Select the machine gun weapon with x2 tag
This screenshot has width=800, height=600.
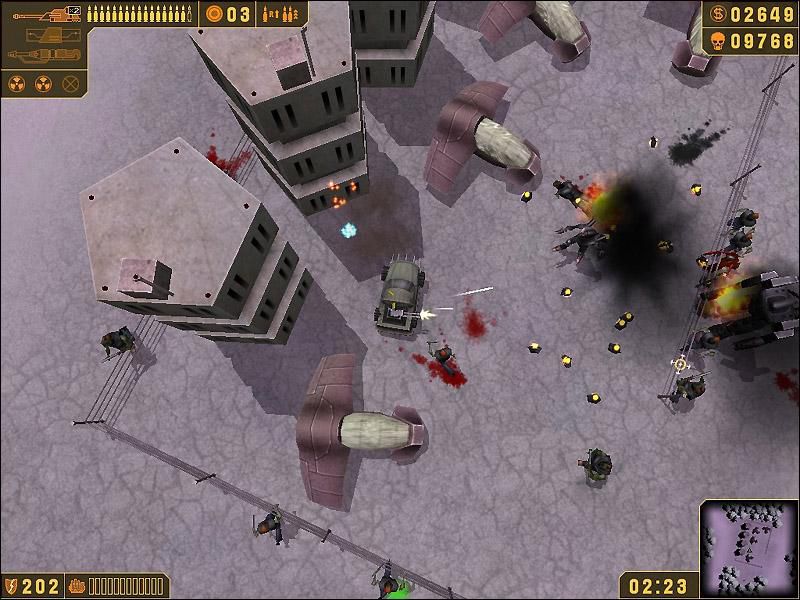[43, 13]
